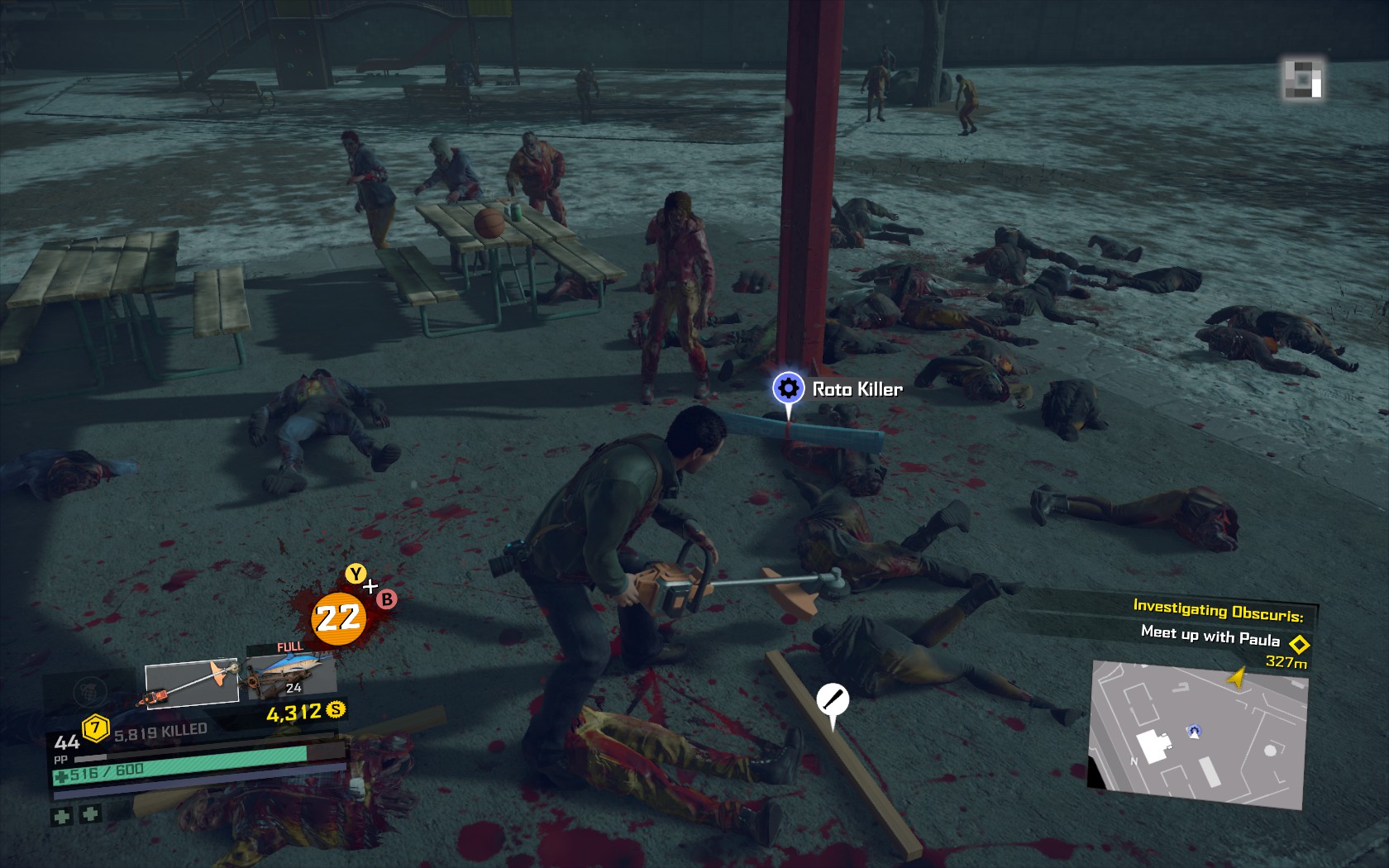Screen dimensions: 1389x868
Task: Click the yellow diamond waypoint icon
Action: pyautogui.click(x=1299, y=643)
